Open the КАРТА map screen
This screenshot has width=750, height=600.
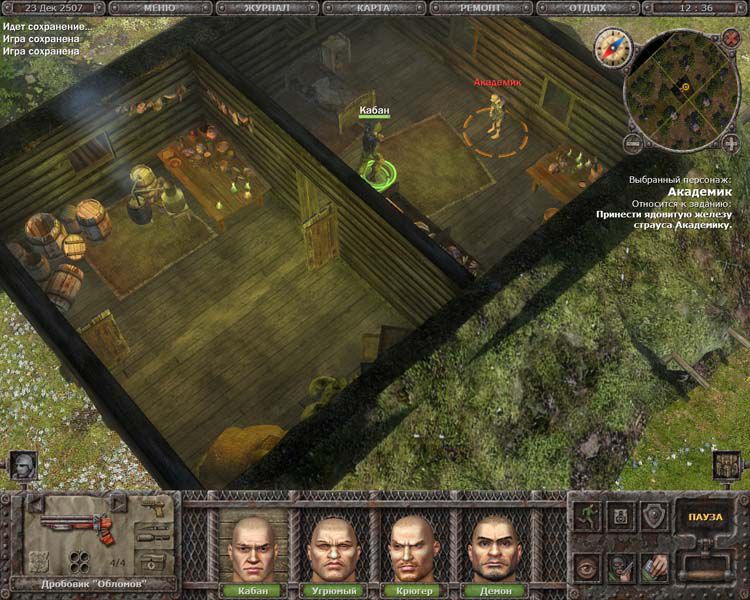coord(373,7)
